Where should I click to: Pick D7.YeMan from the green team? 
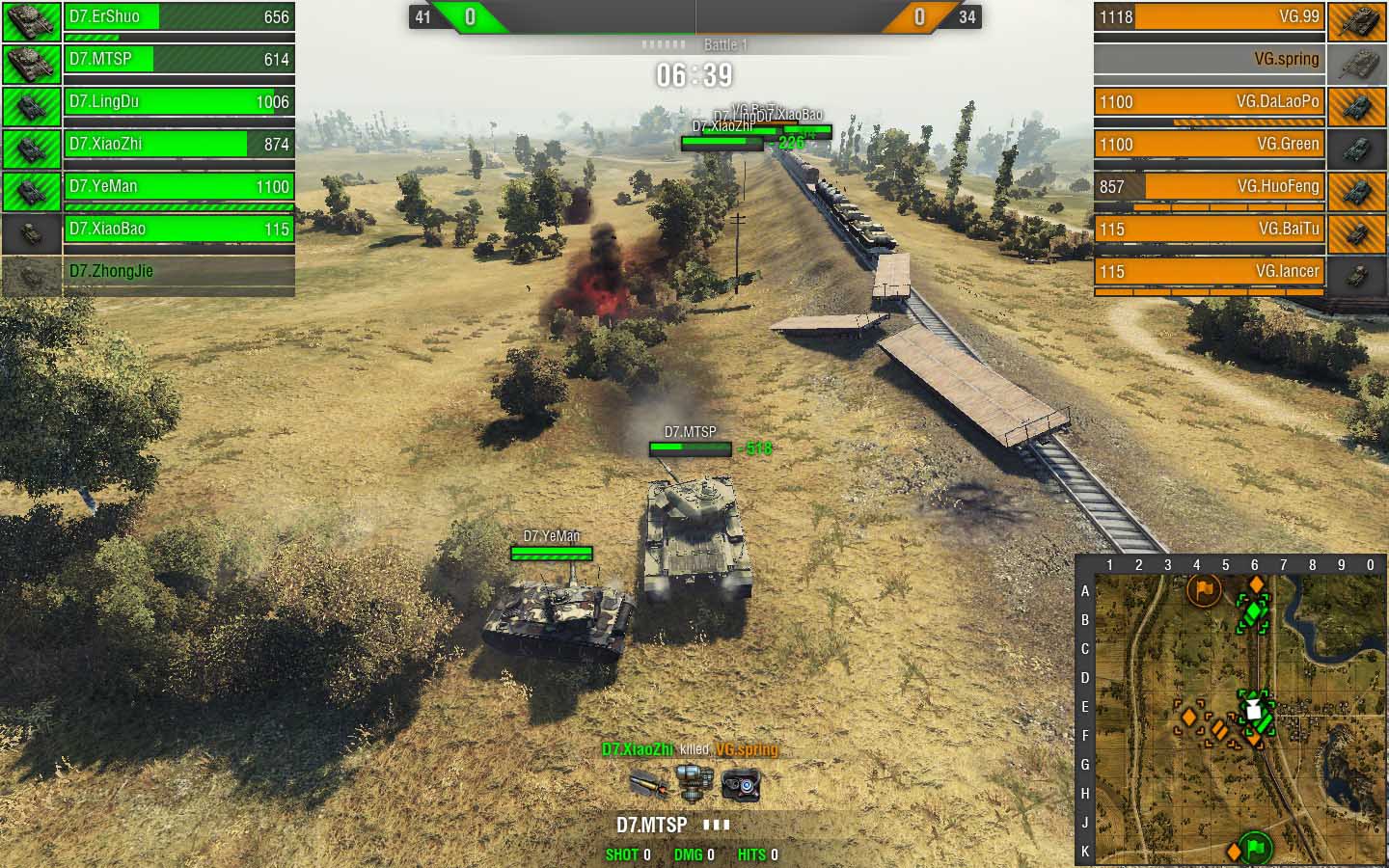point(178,187)
